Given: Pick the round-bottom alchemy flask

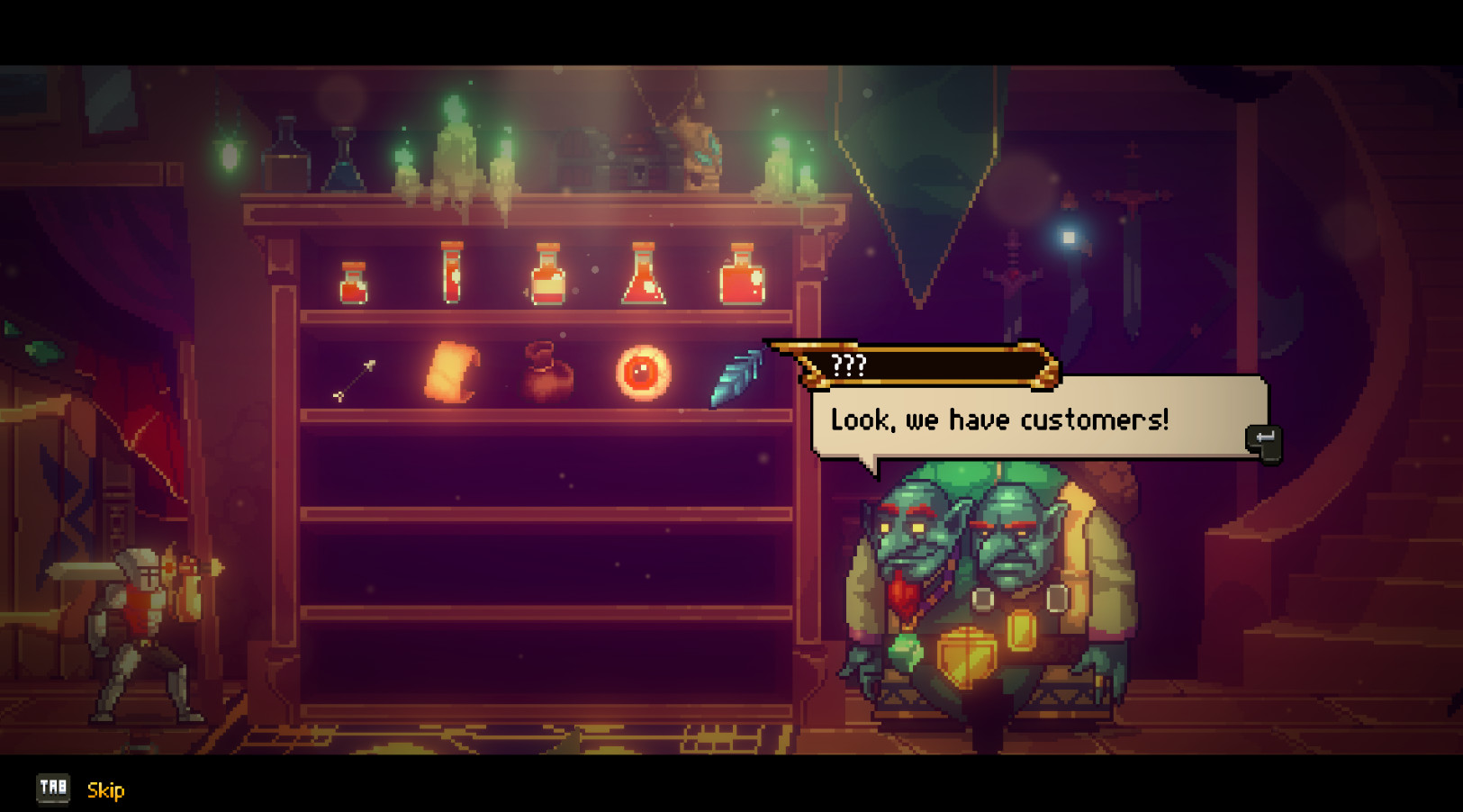Looking at the screenshot, I should click(643, 275).
